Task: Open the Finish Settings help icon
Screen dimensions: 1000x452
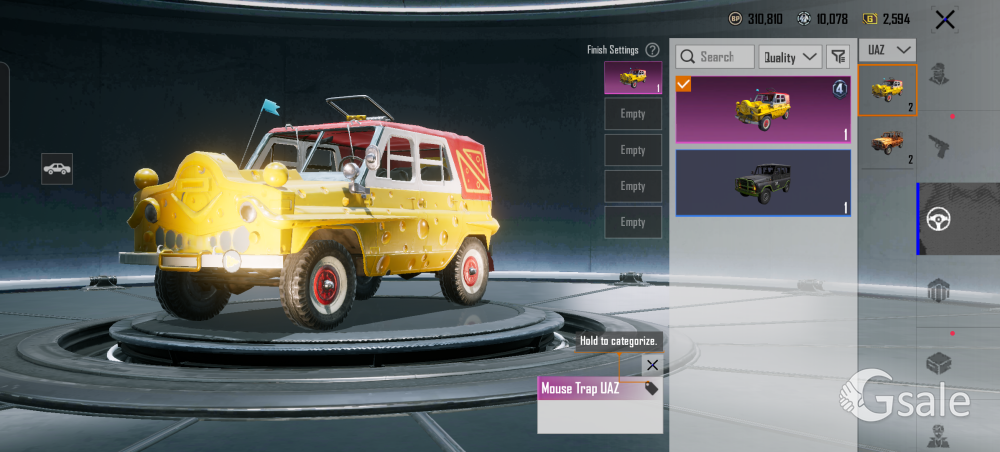Action: 652,49
